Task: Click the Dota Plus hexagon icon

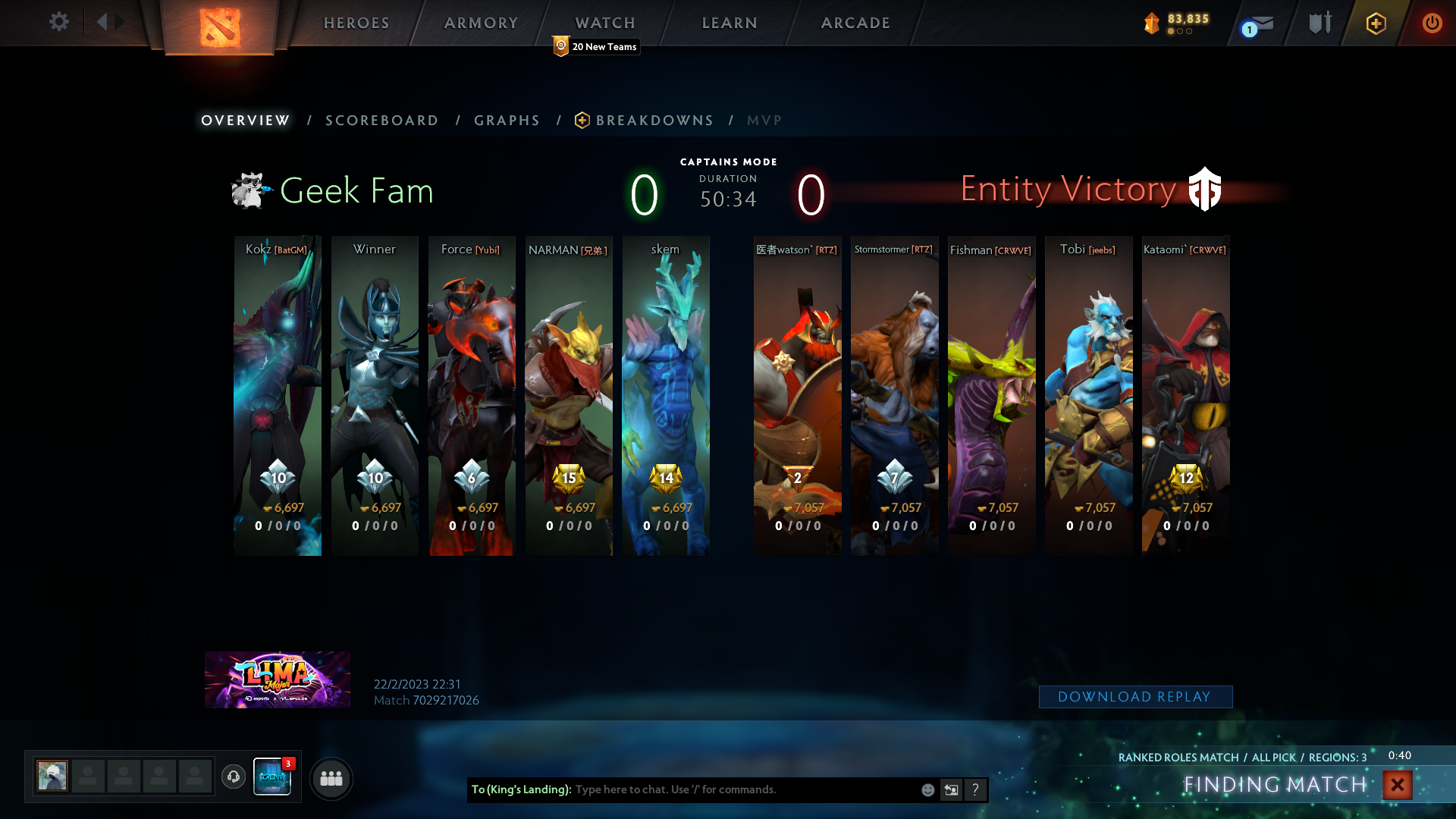Action: (1376, 24)
